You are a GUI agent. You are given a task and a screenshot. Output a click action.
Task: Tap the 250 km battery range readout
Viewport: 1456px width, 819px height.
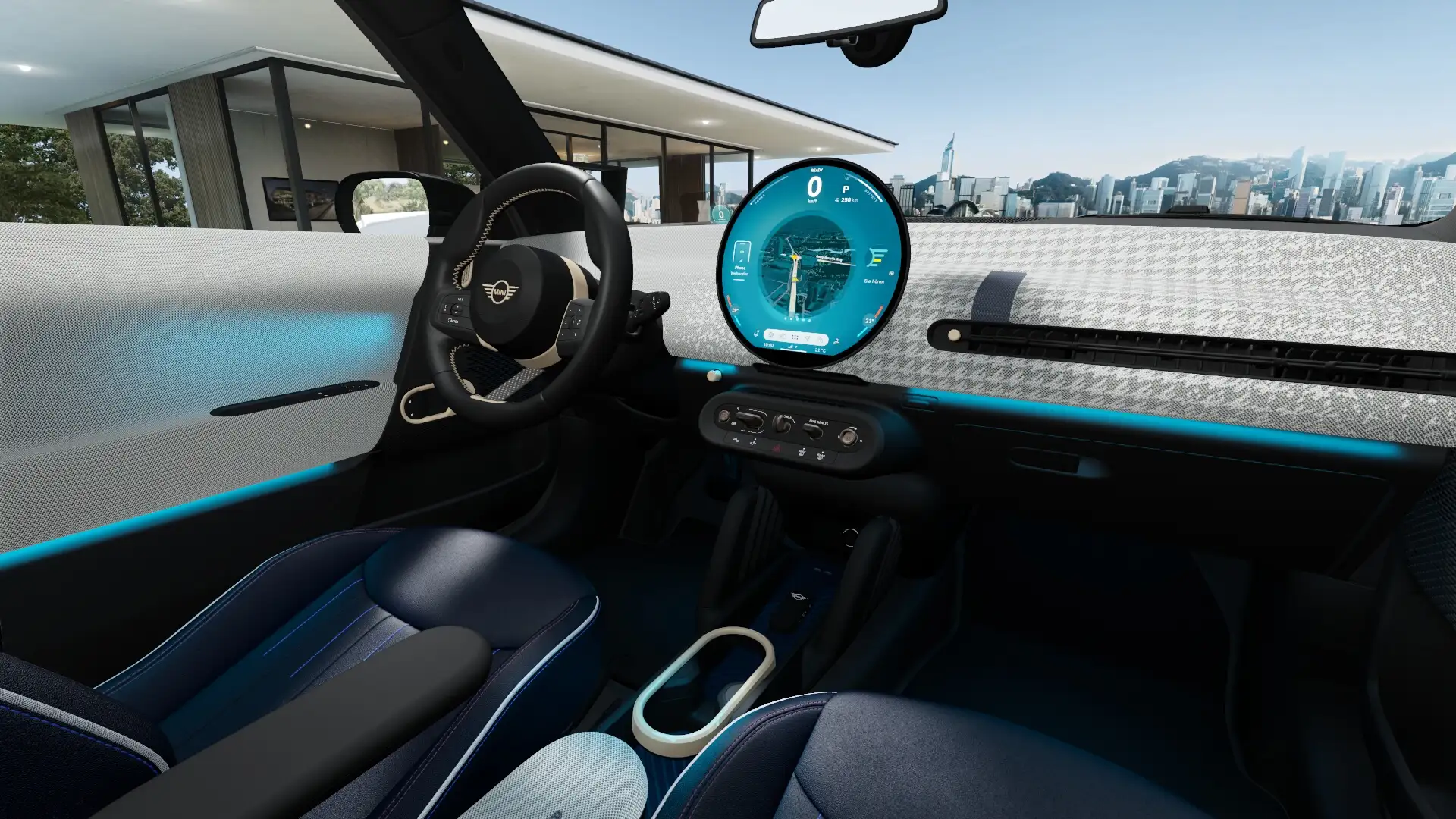coord(848,199)
